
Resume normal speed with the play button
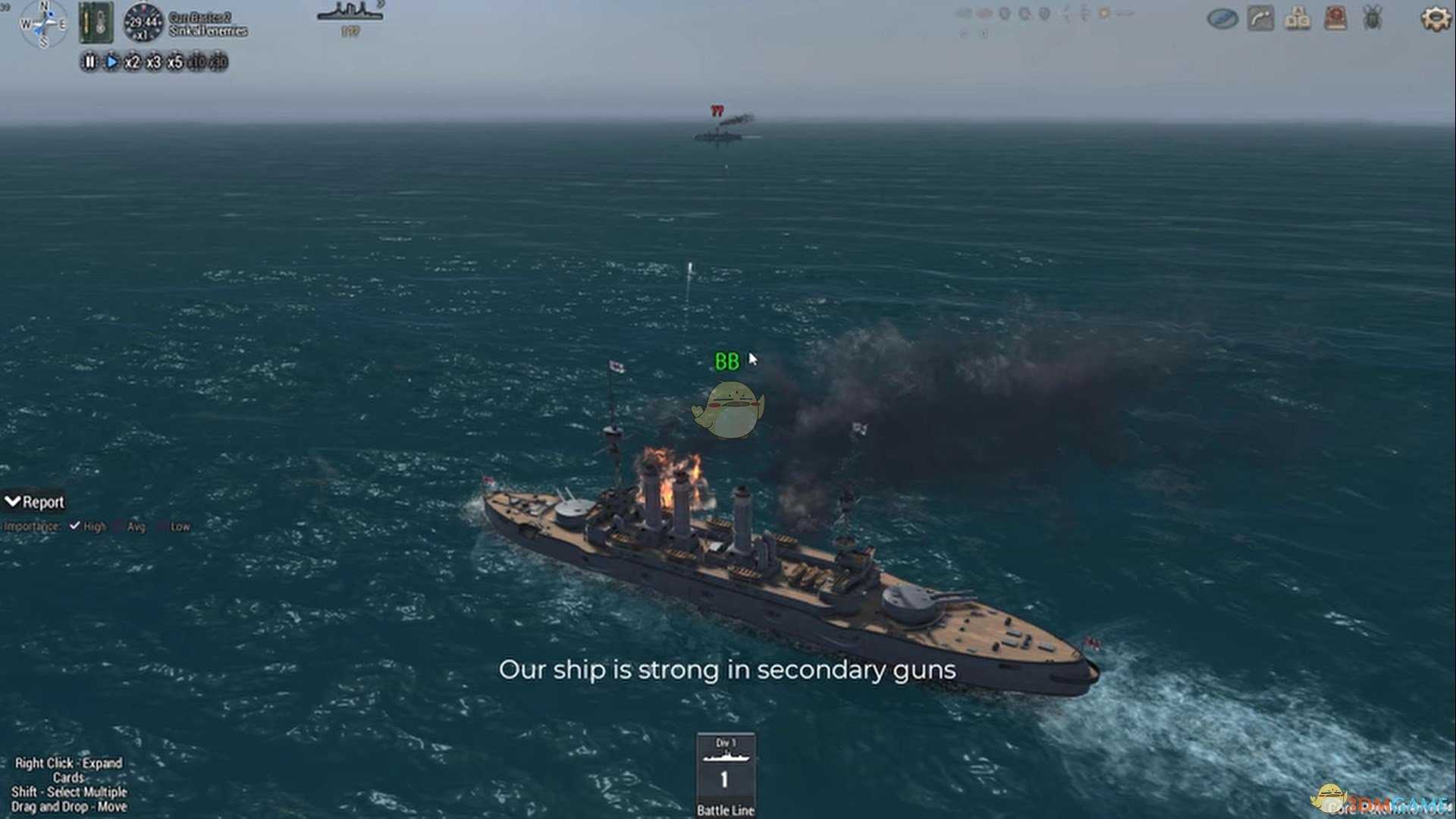click(x=111, y=62)
